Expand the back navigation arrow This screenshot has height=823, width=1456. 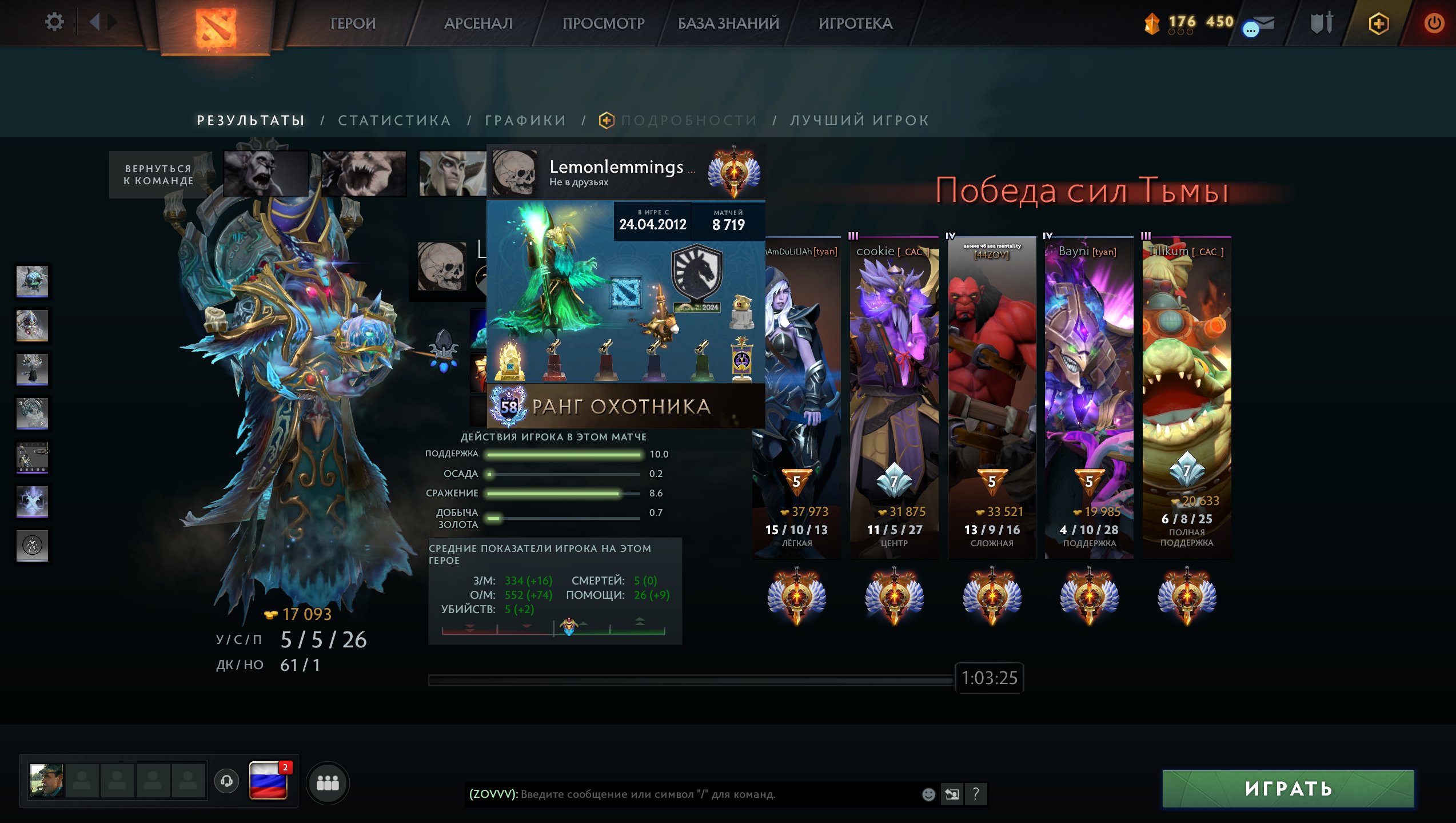click(95, 21)
